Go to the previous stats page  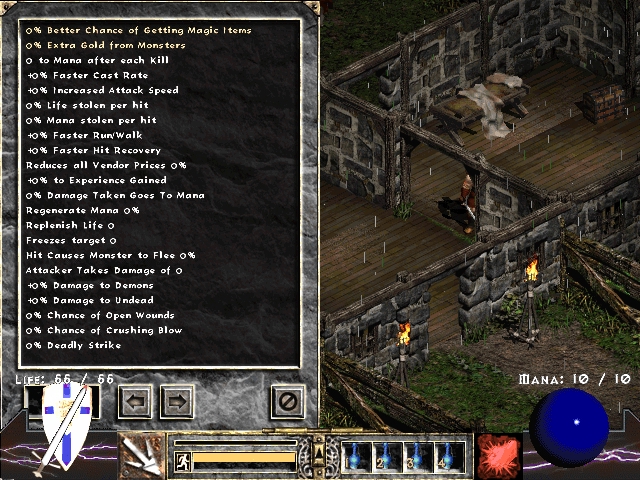[136, 402]
